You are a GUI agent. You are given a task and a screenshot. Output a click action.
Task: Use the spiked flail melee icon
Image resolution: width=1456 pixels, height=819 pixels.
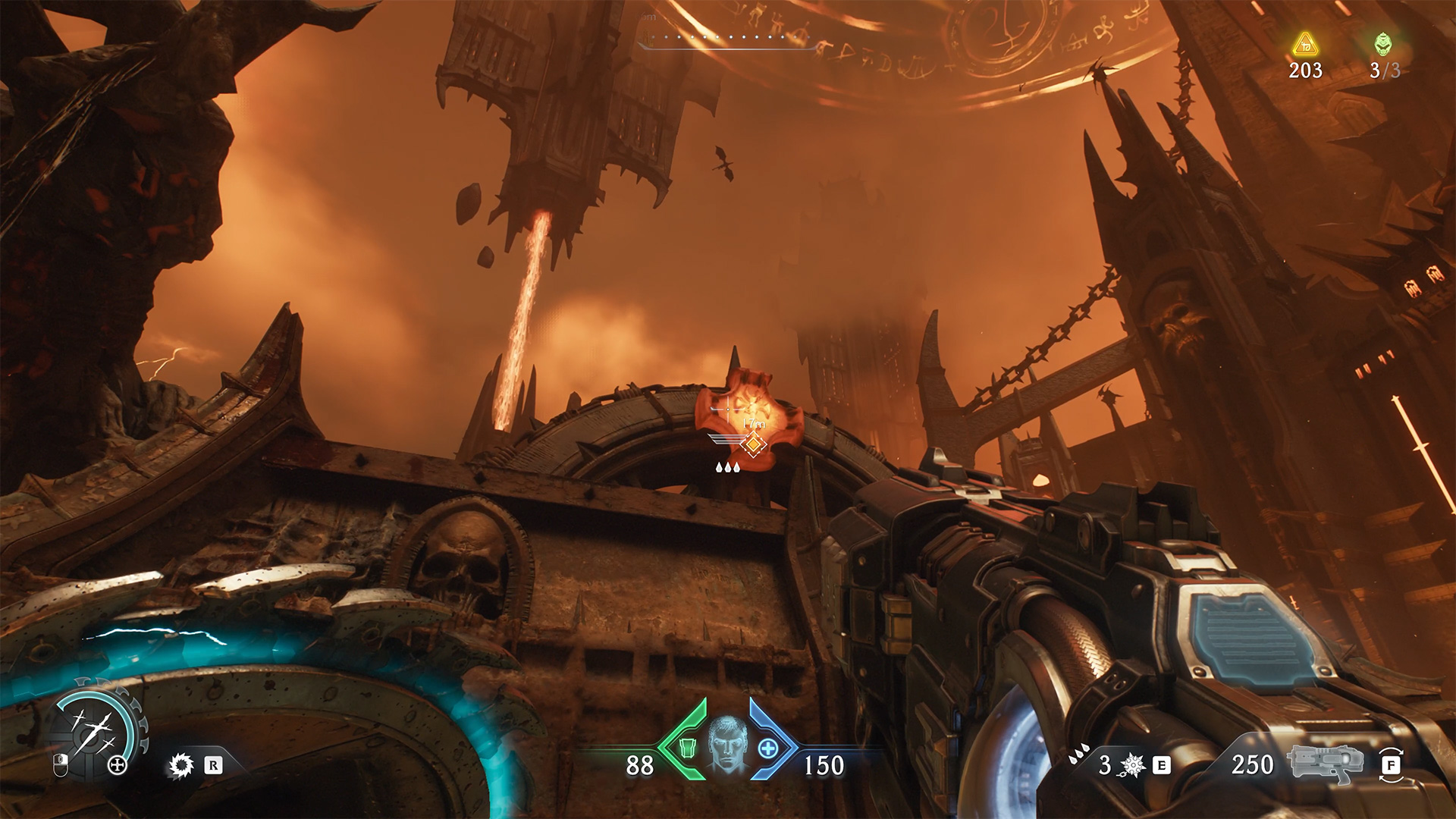1132,765
